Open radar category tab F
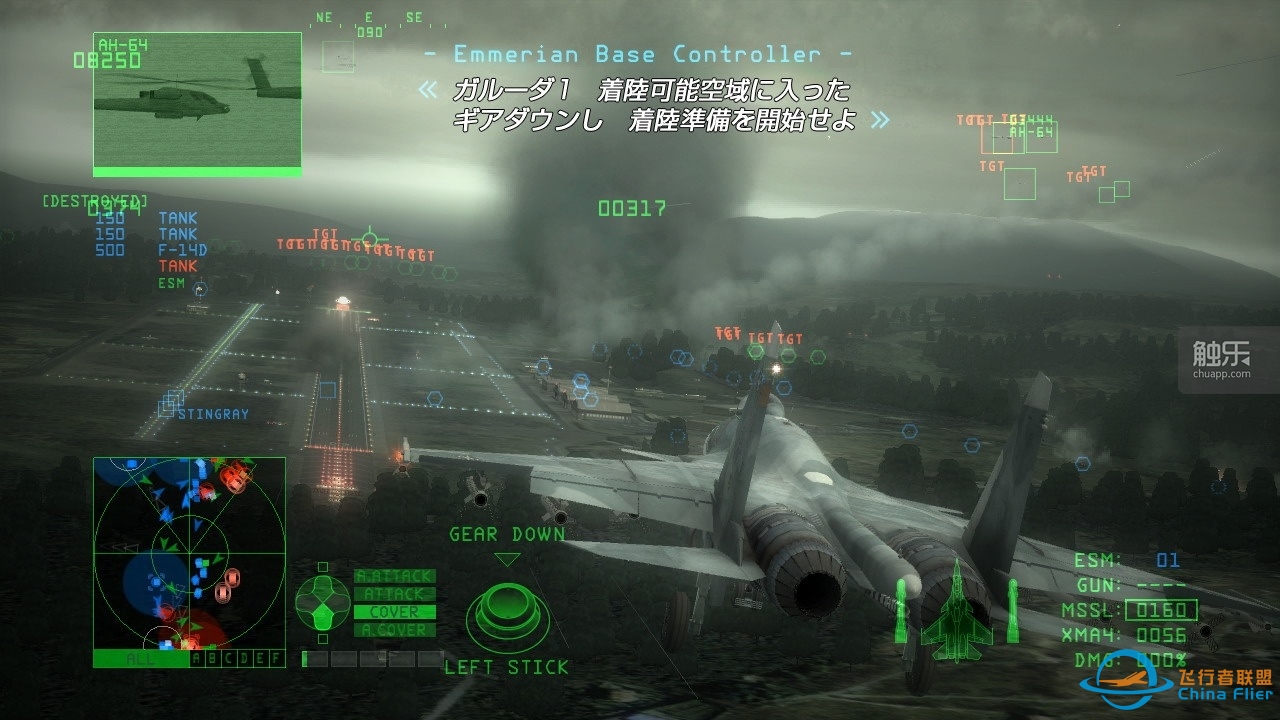This screenshot has width=1280, height=720. [x=275, y=658]
